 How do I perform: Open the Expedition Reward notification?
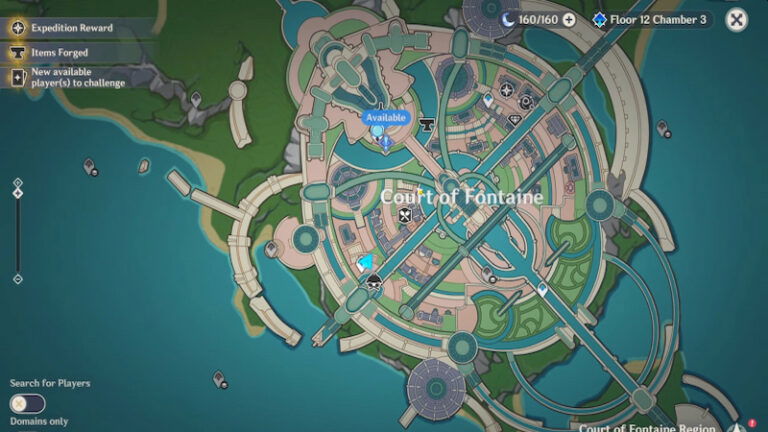tap(70, 27)
